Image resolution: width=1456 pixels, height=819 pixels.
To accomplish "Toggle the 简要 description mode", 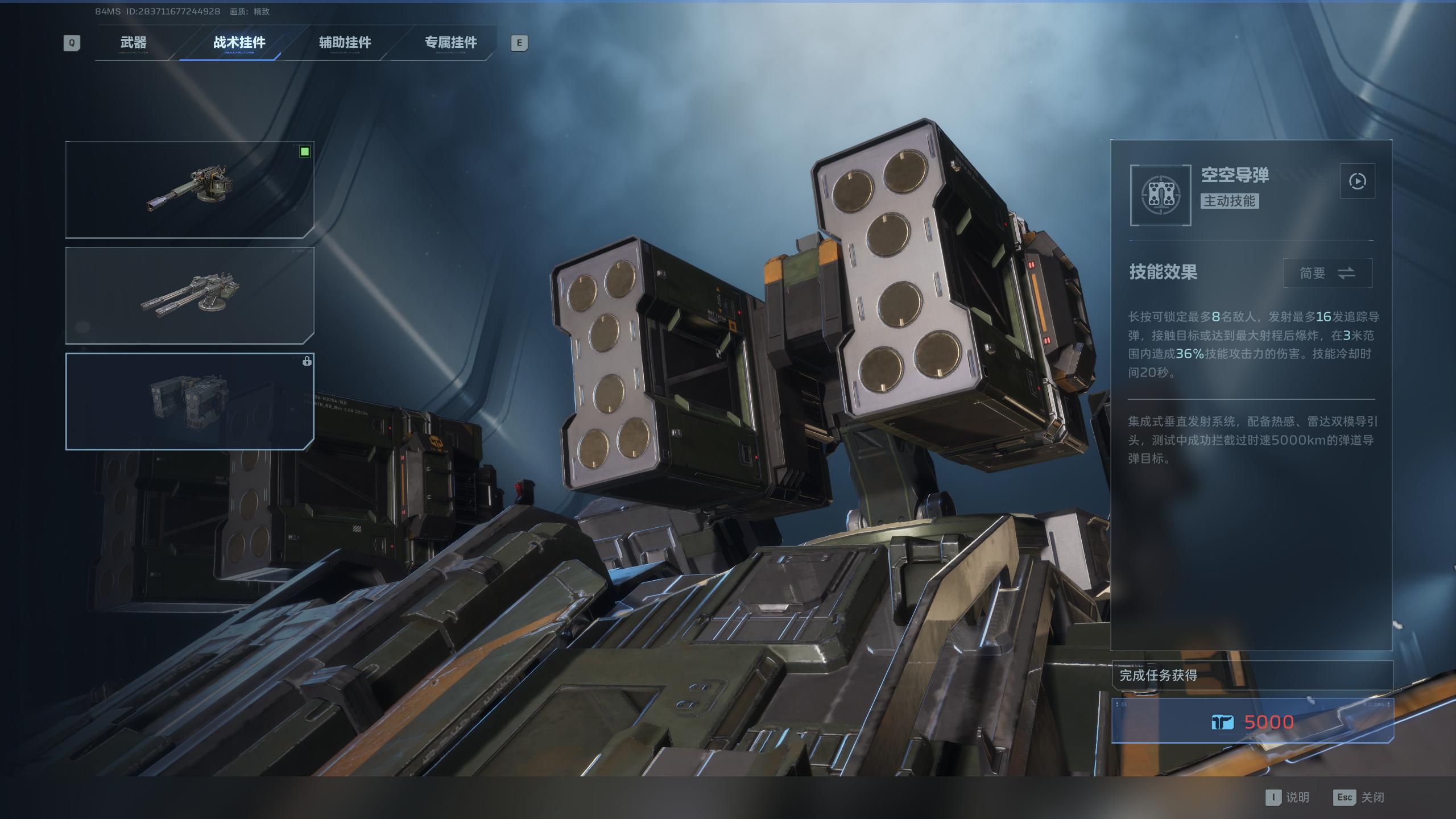I will click(x=1327, y=273).
